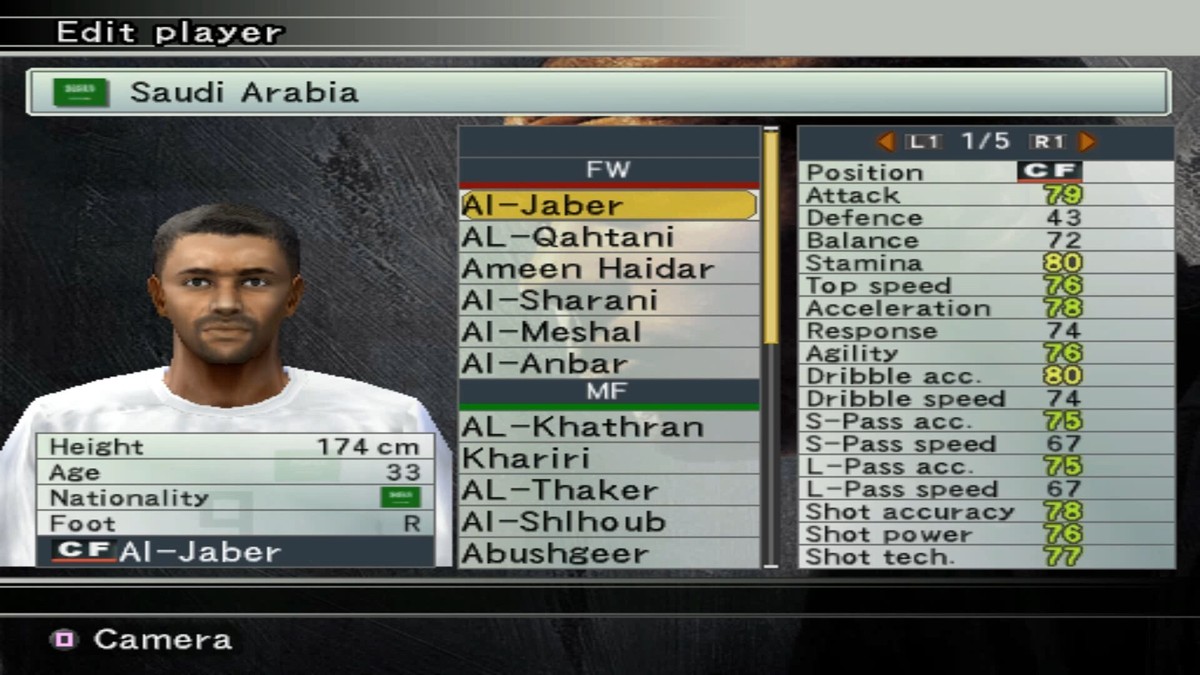Pick Abushgeer at the list bottom
1200x675 pixels.
point(608,553)
